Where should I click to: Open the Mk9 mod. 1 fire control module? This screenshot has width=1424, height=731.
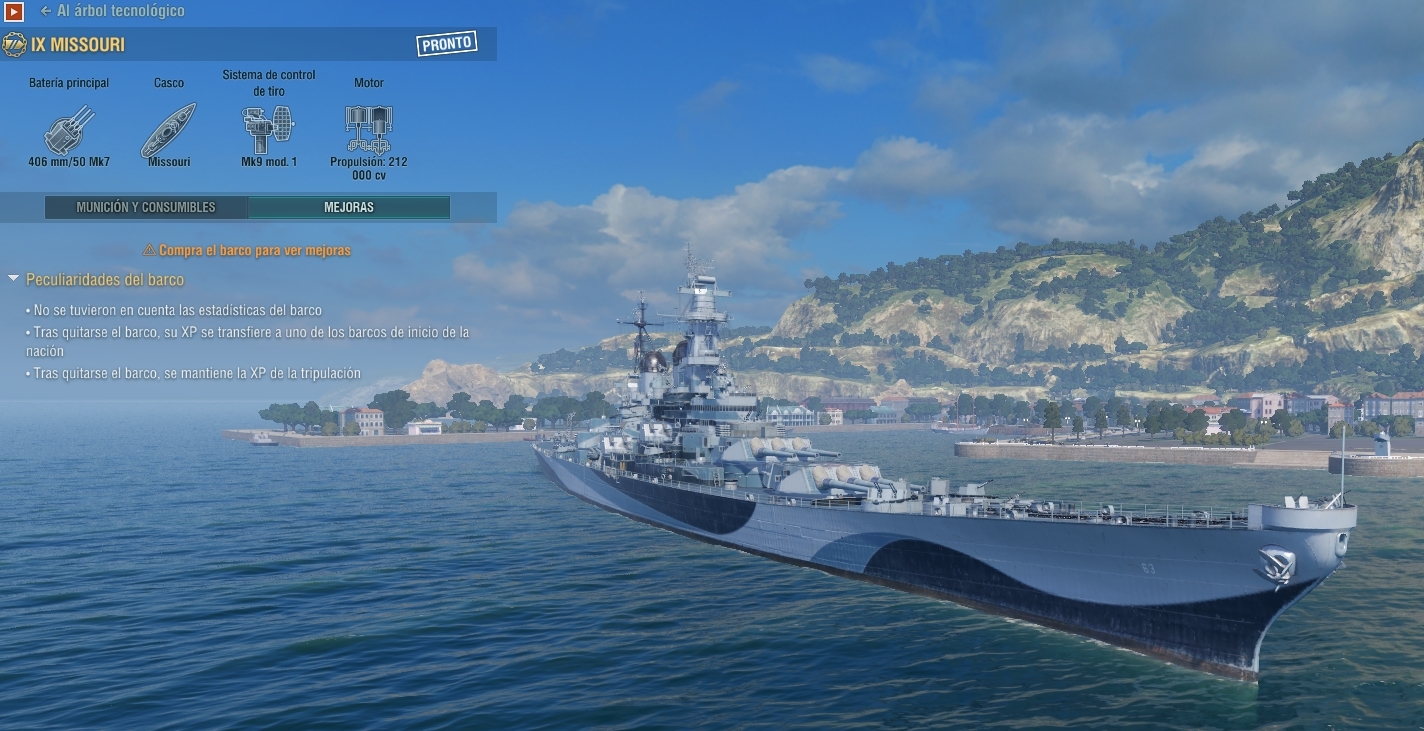tap(268, 129)
